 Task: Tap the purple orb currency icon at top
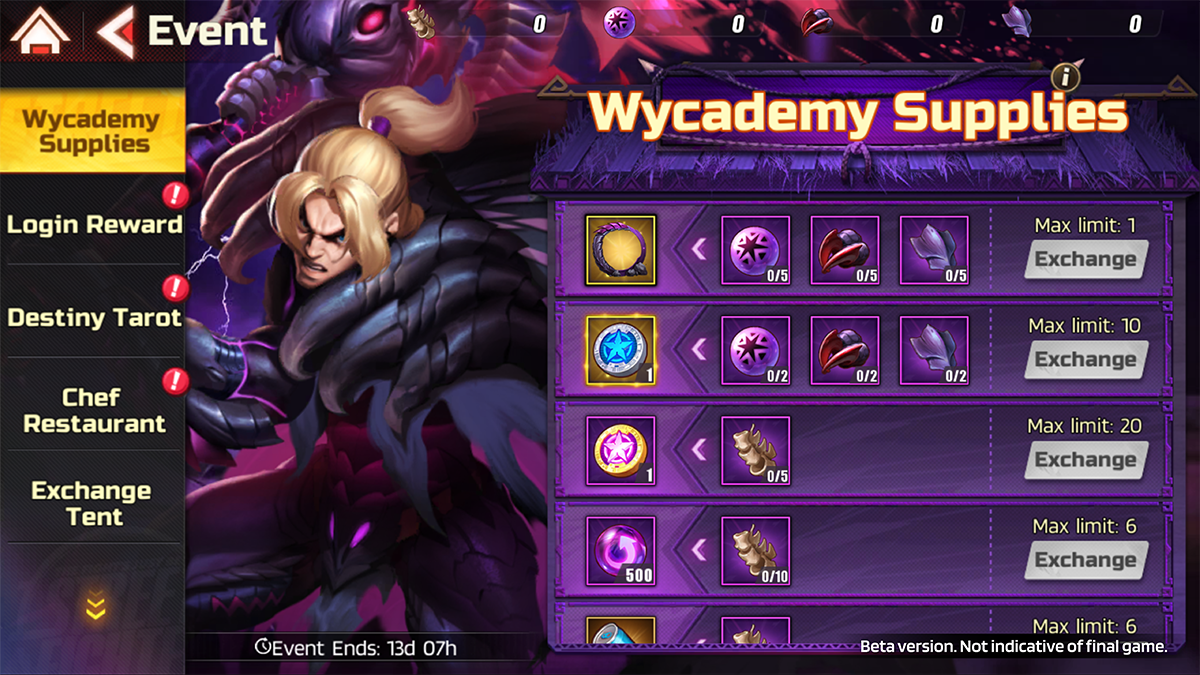click(x=619, y=22)
